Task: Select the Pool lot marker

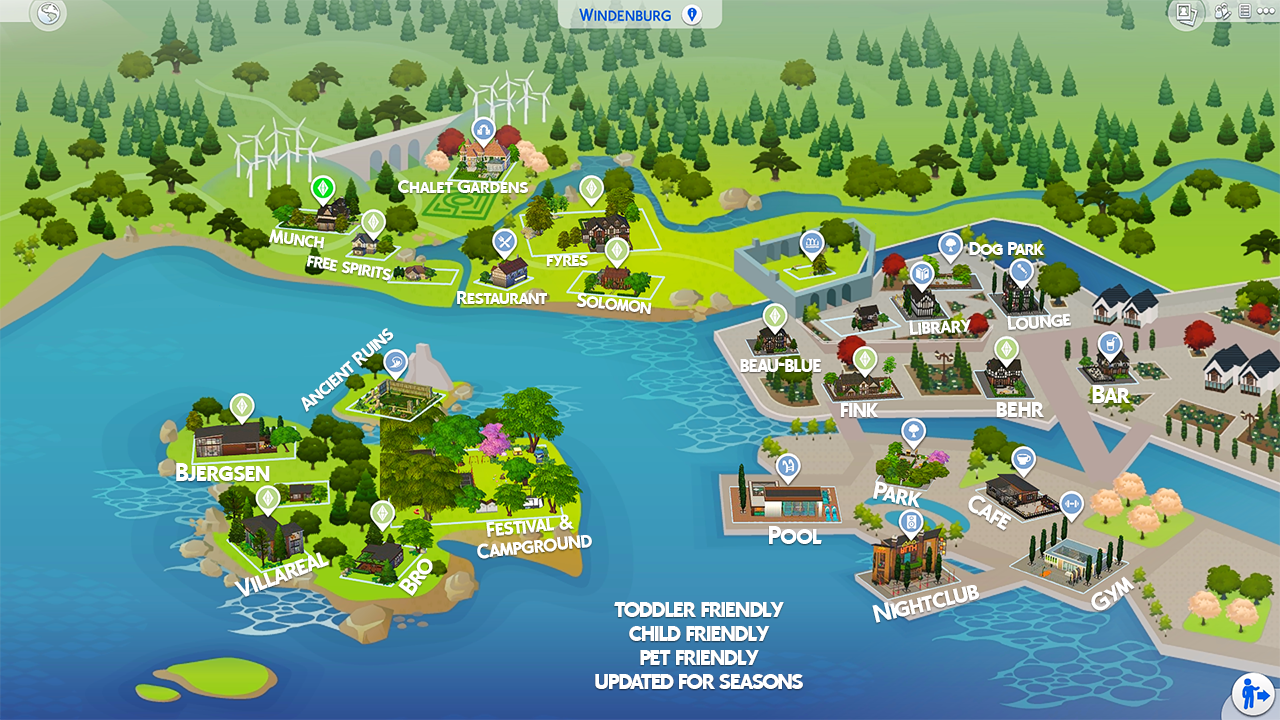Action: pos(788,466)
